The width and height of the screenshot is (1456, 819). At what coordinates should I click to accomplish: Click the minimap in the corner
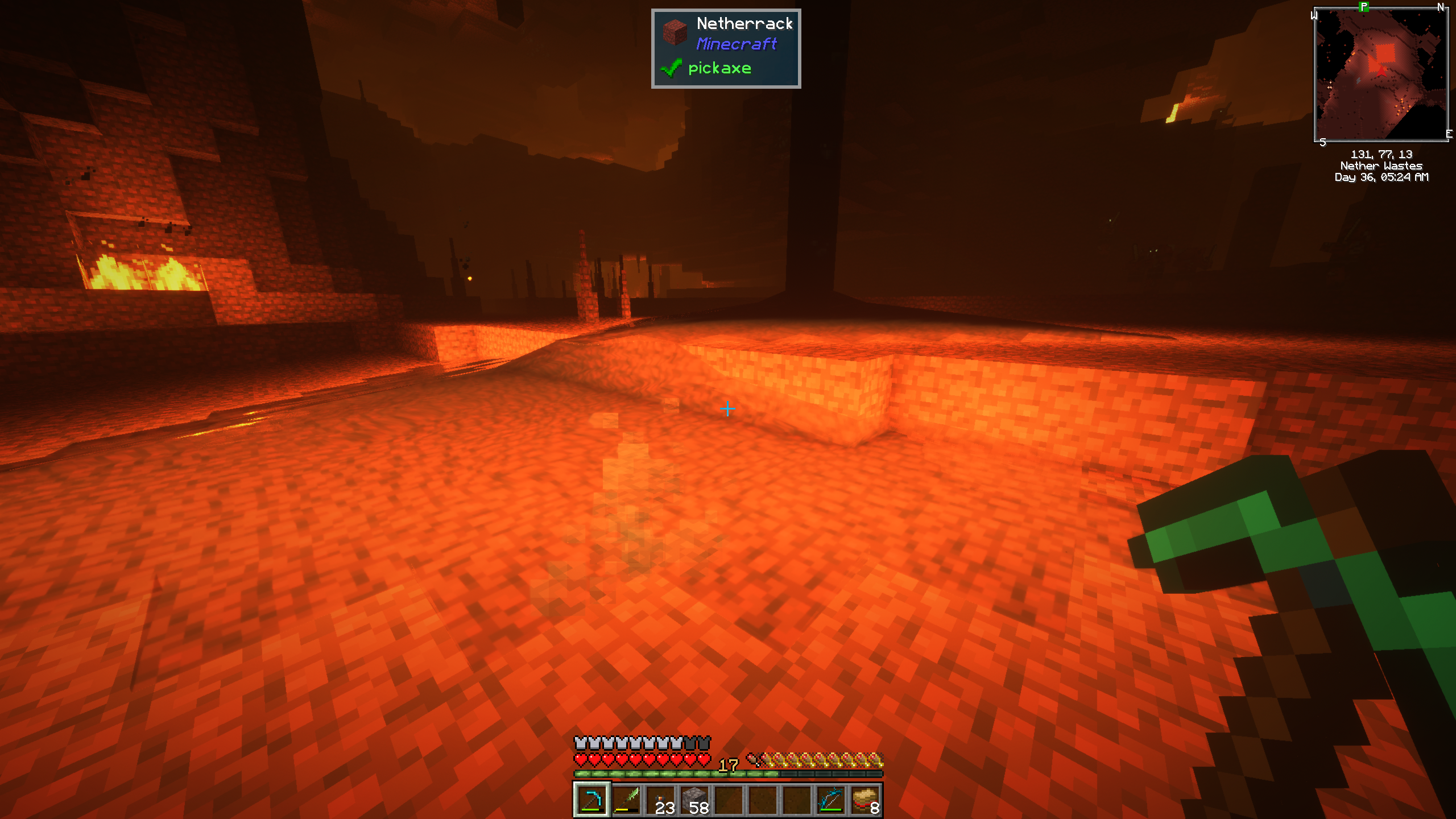click(1381, 75)
